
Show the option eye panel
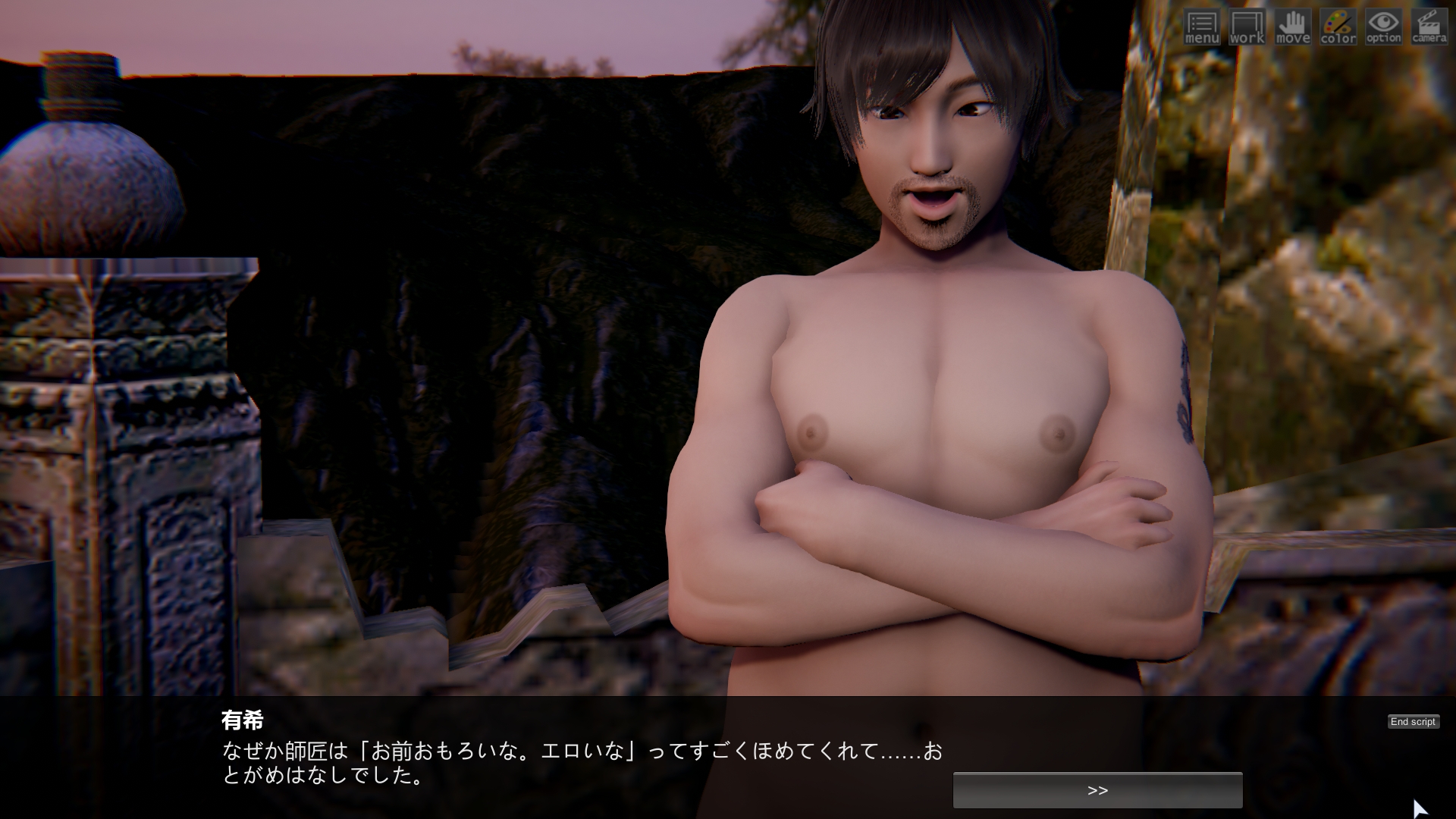tap(1384, 27)
